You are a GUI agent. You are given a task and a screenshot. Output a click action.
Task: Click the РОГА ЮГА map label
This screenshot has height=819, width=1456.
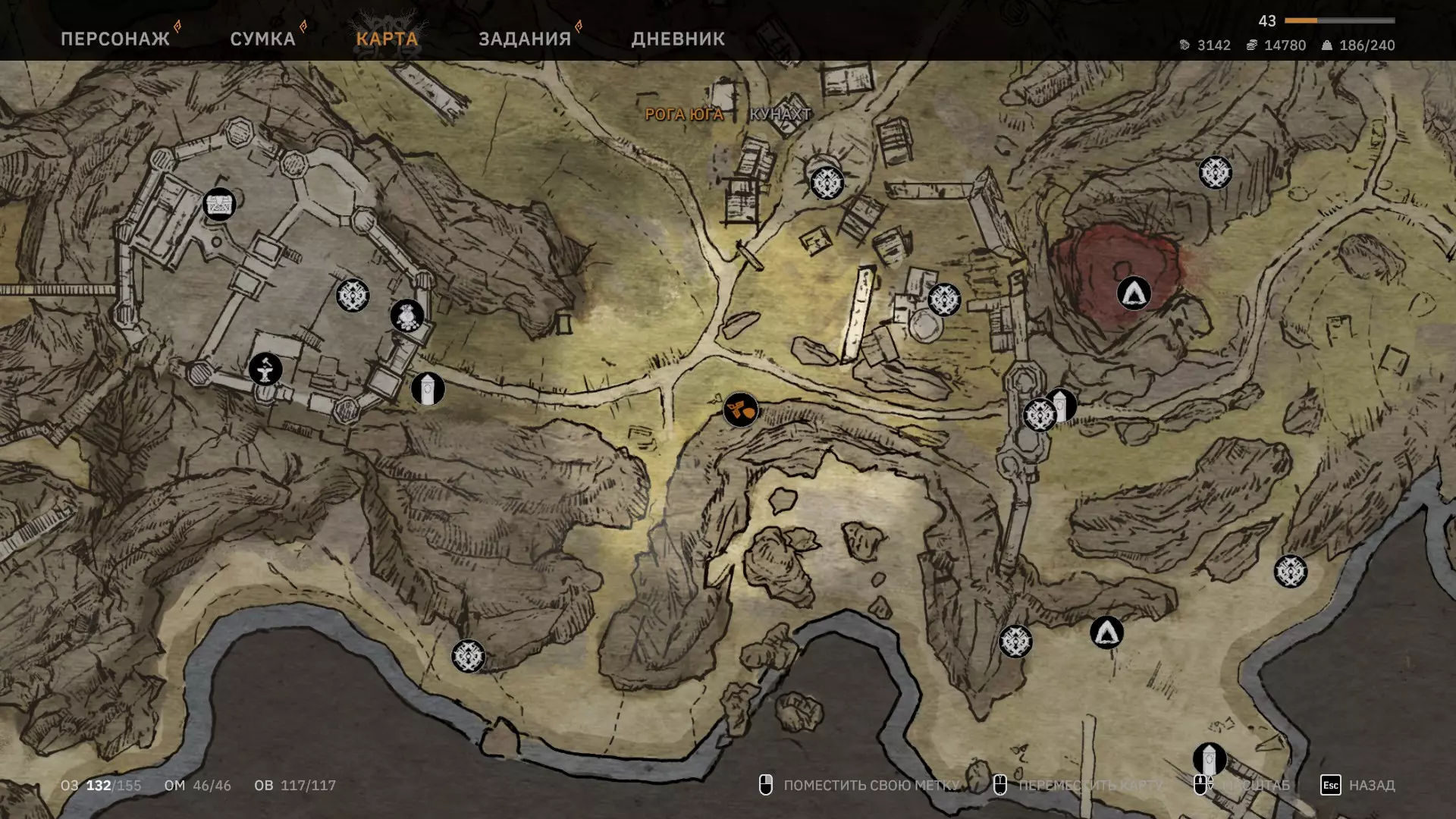(x=684, y=115)
